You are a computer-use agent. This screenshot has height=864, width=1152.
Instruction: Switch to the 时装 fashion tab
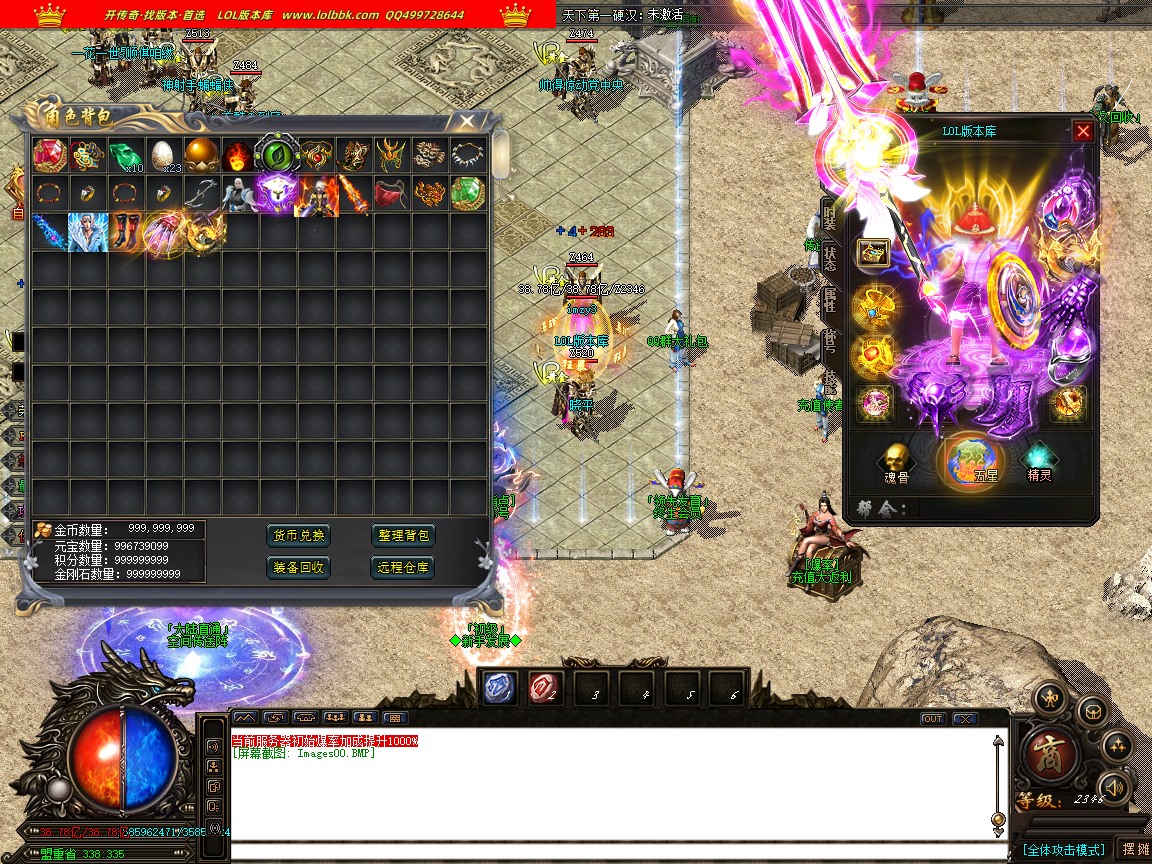(829, 213)
